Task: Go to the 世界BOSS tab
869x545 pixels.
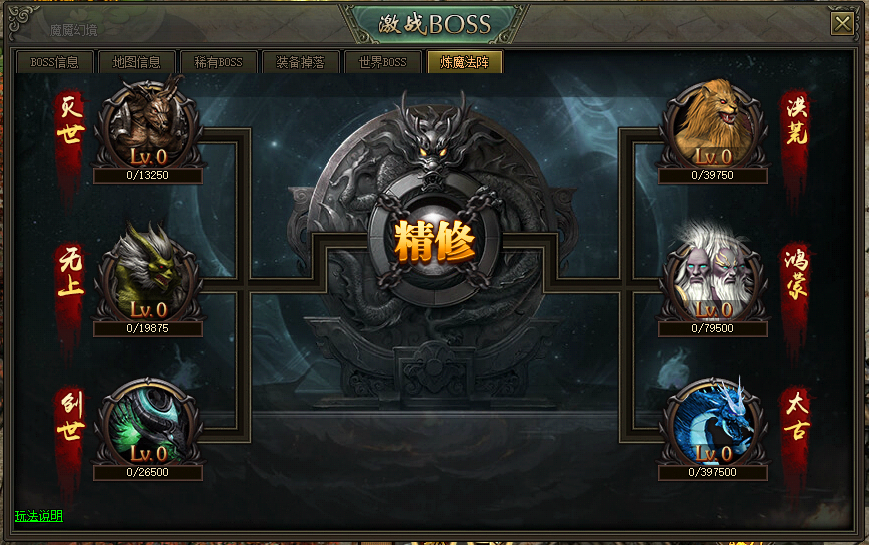Action: pyautogui.click(x=382, y=62)
